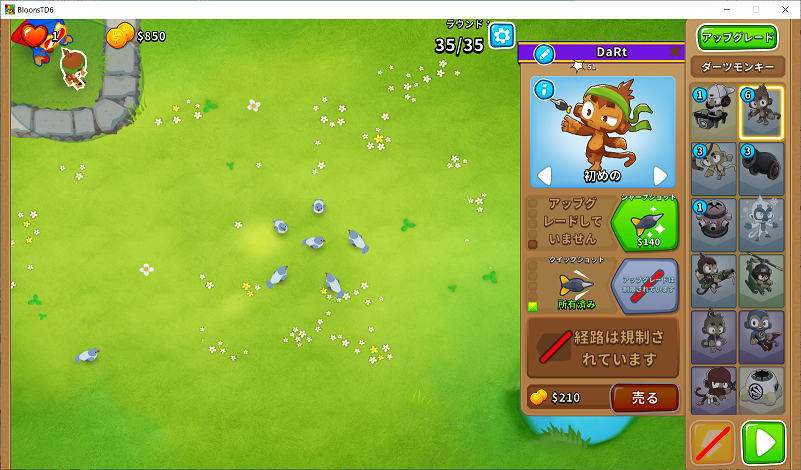Switch to previous targeting option

pyautogui.click(x=545, y=176)
